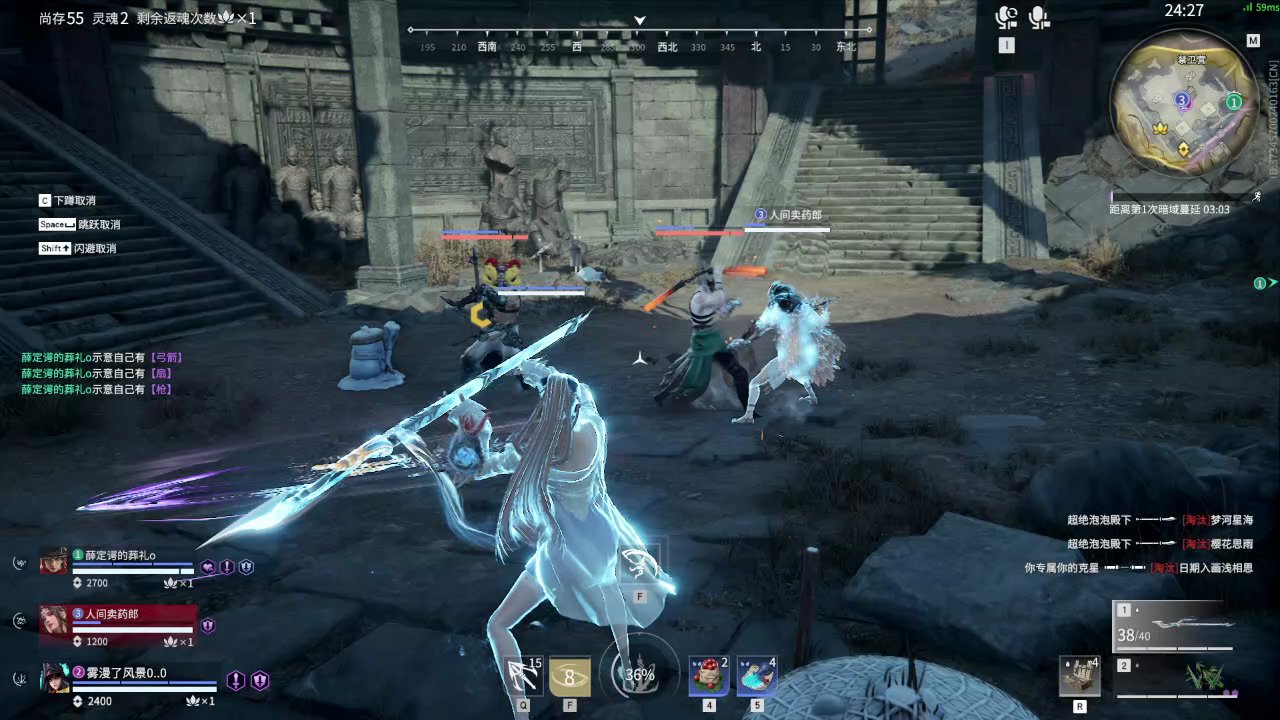Toggle the microphone voice icon

click(x=1040, y=17)
